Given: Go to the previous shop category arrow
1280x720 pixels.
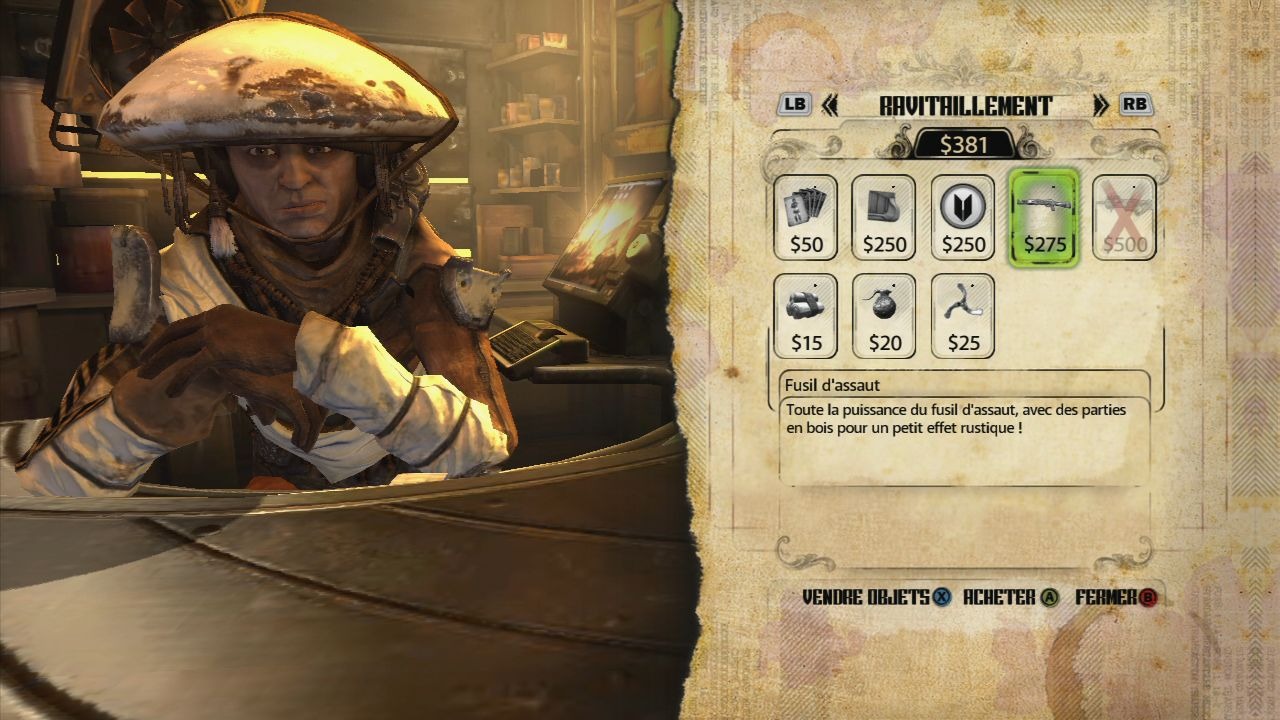Looking at the screenshot, I should pos(829,106).
